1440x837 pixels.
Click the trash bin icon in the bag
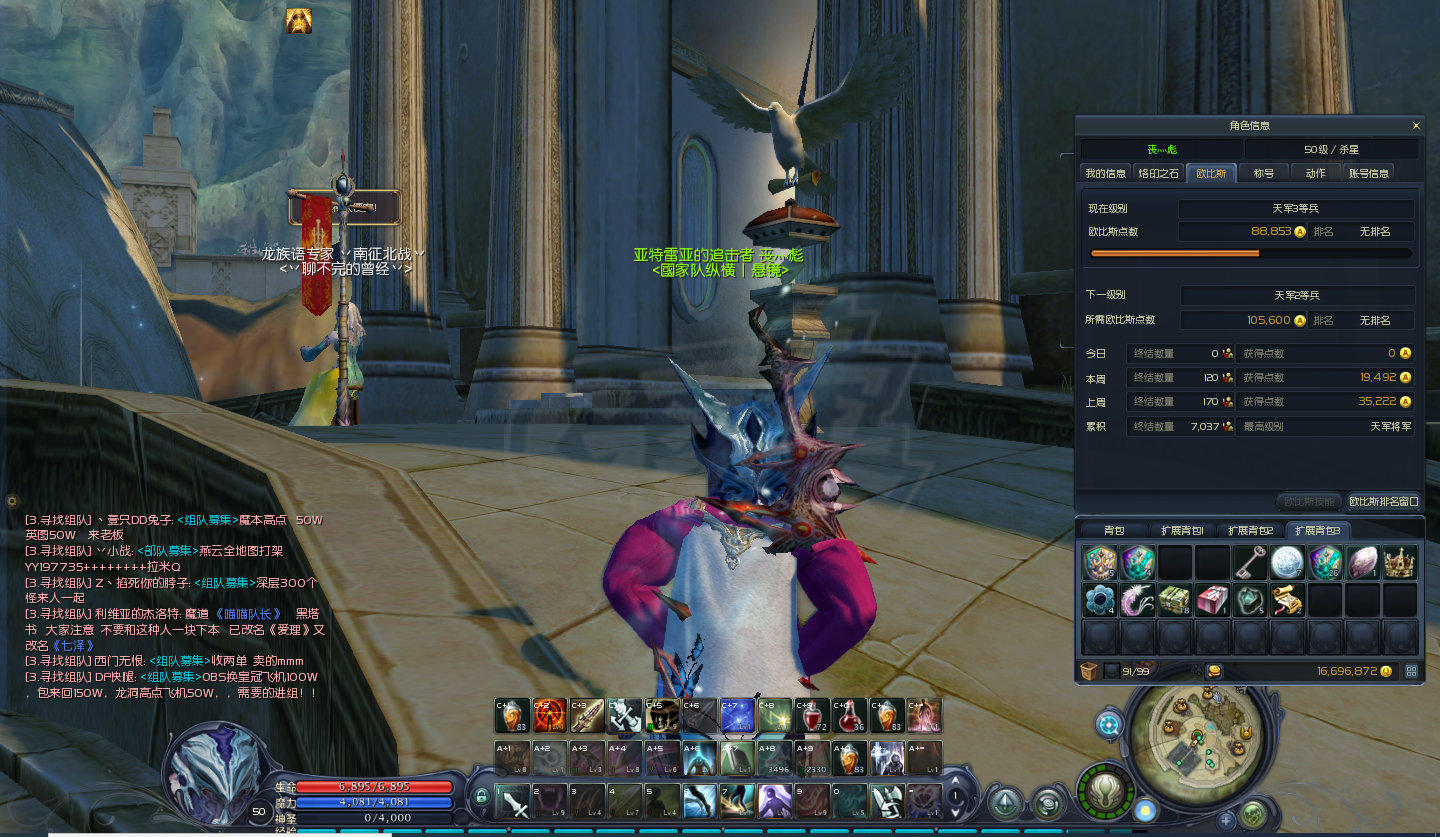(1089, 671)
